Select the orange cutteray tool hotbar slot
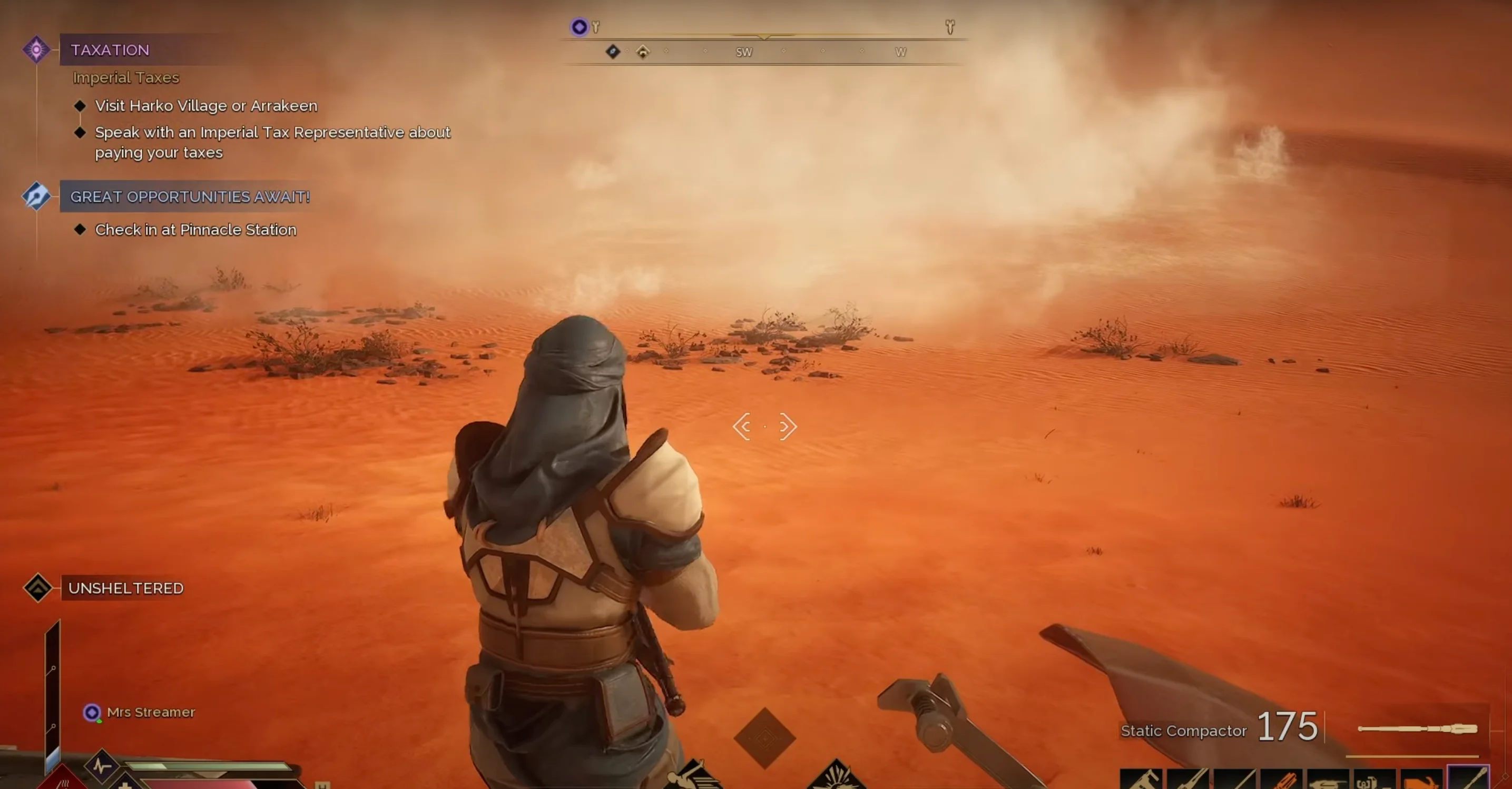The width and height of the screenshot is (1512, 789). pos(1282,780)
